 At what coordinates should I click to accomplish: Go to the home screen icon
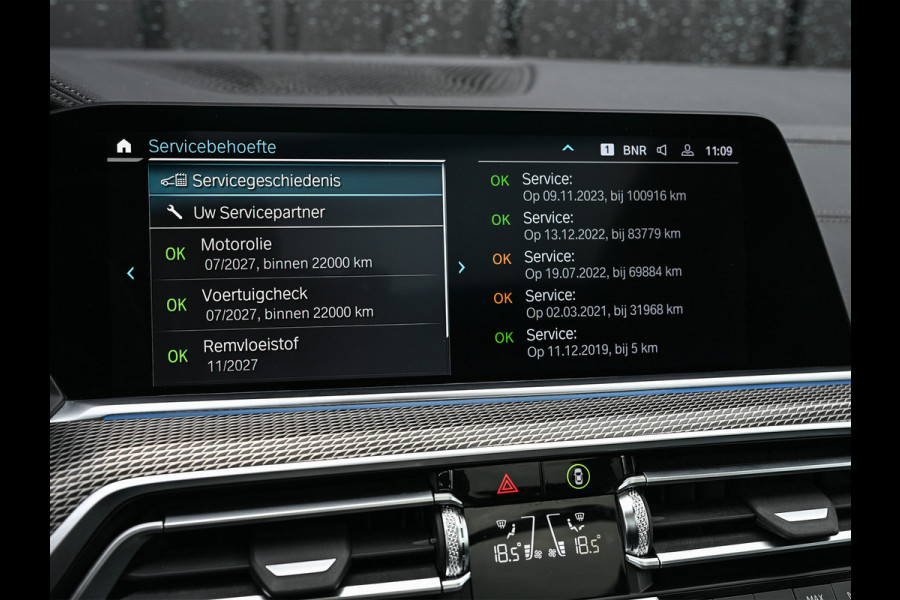point(124,146)
